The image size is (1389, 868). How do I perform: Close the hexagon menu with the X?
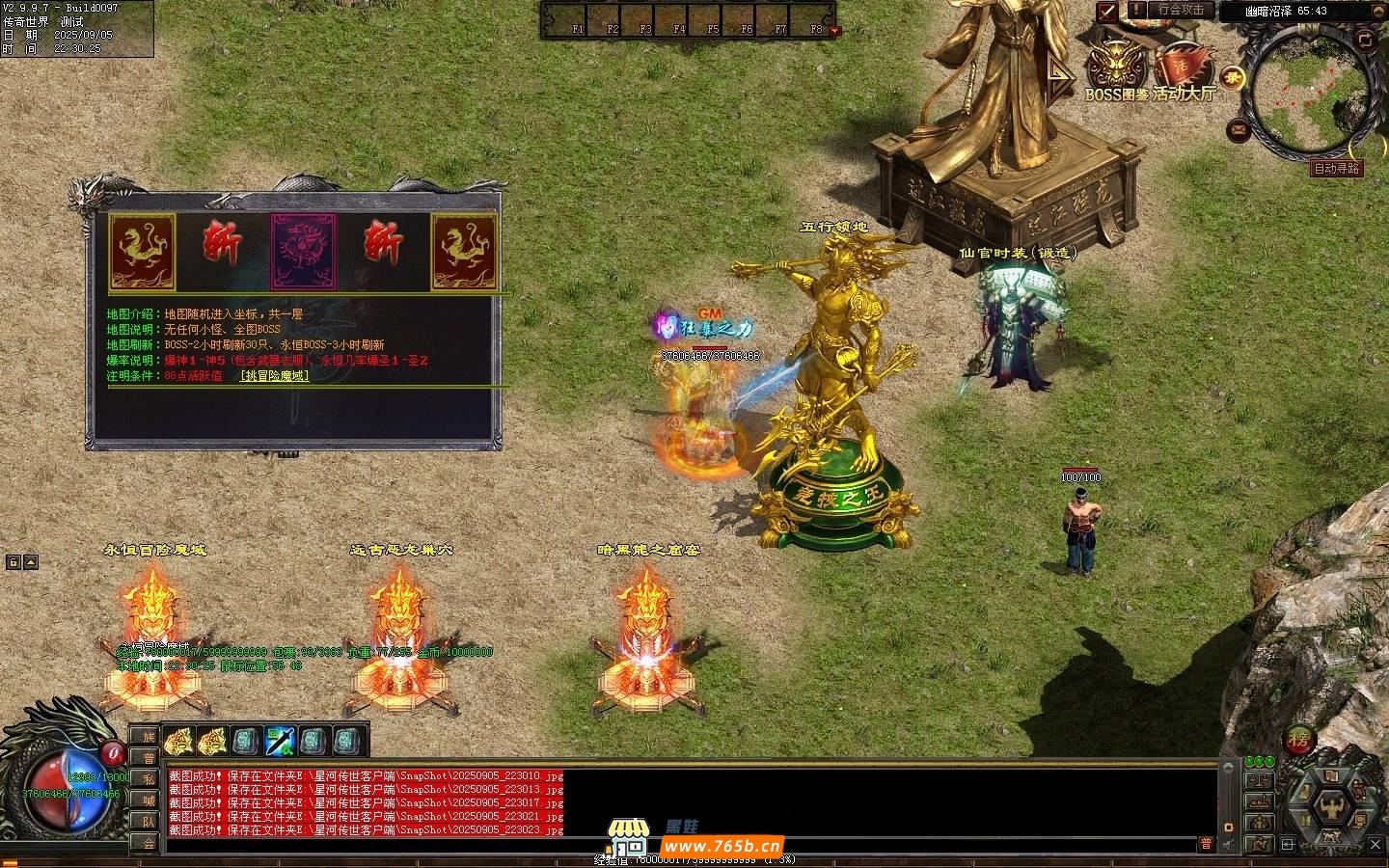(1376, 845)
